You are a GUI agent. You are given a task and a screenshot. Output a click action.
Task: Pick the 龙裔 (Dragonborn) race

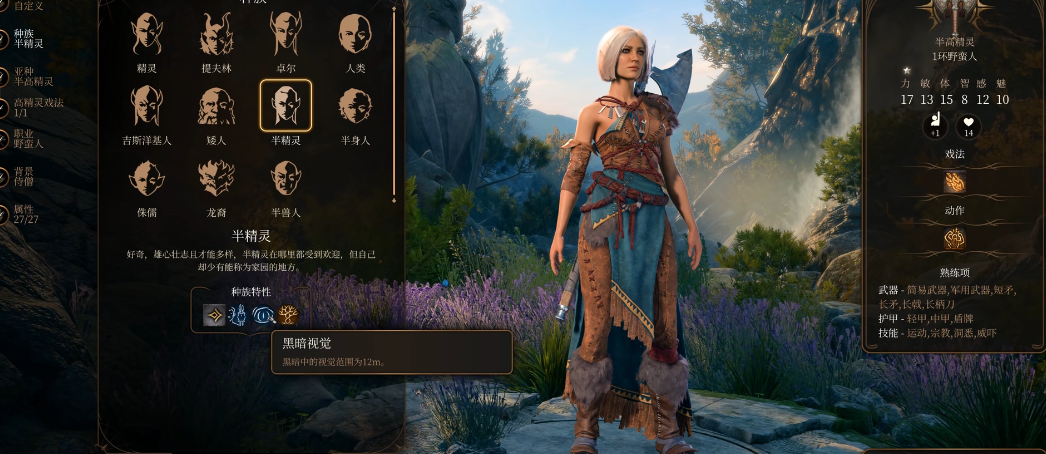point(216,178)
